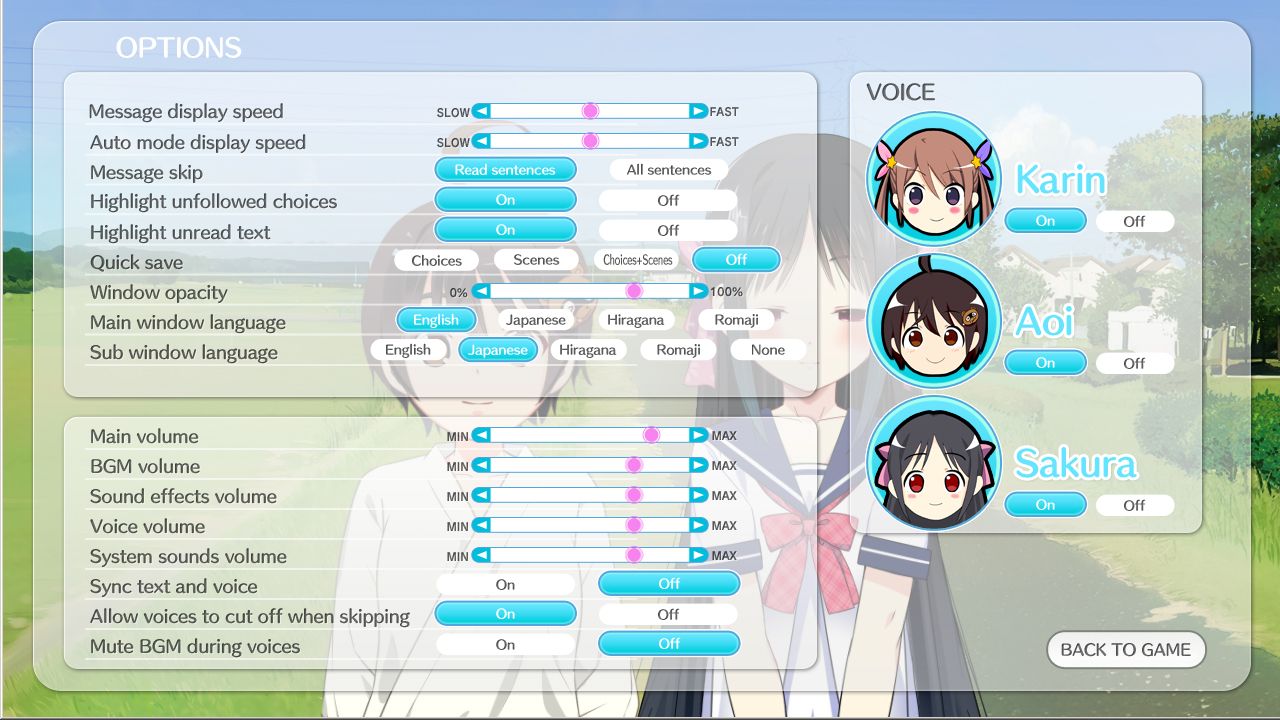Click the left arrow on BGM volume slider
1280x720 pixels.
481,465
